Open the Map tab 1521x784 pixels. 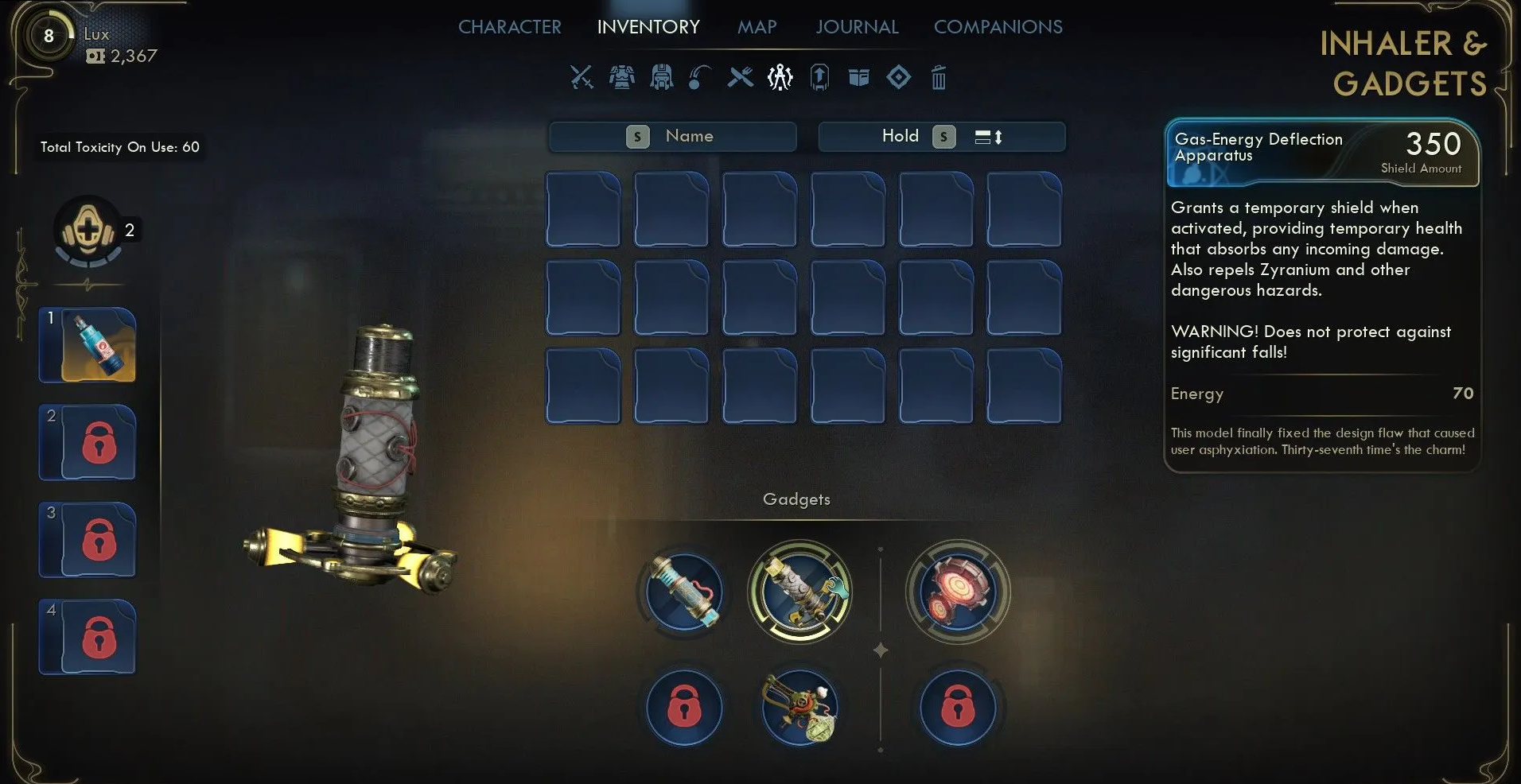[x=757, y=27]
